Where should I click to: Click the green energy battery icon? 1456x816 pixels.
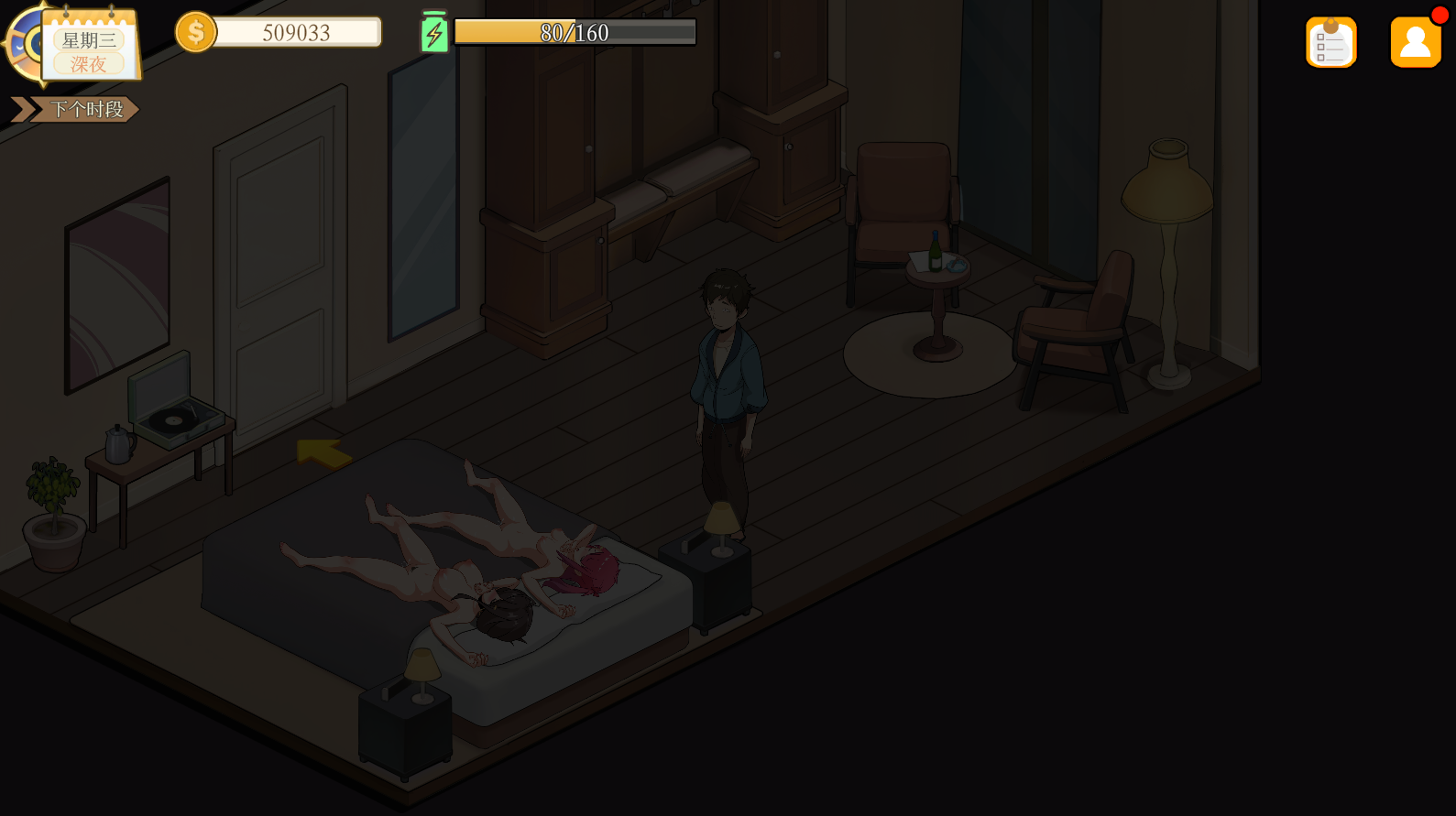click(x=434, y=33)
